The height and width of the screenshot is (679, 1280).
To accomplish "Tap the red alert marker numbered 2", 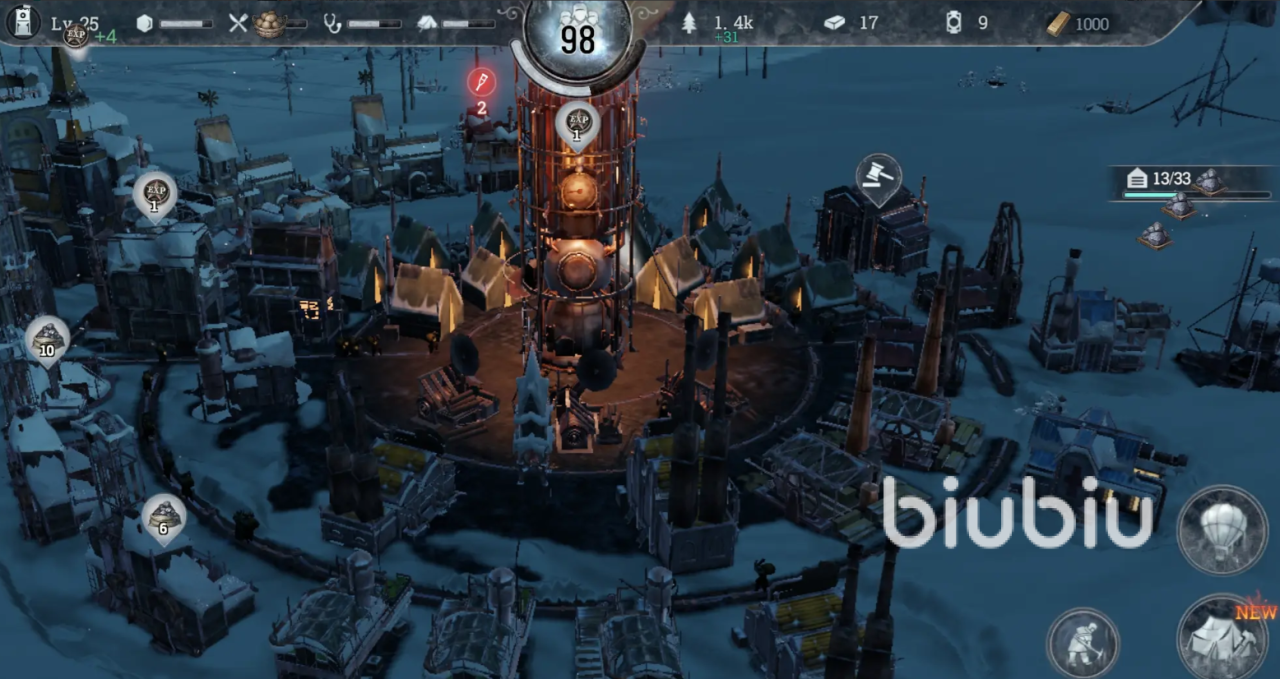I will pos(481,84).
